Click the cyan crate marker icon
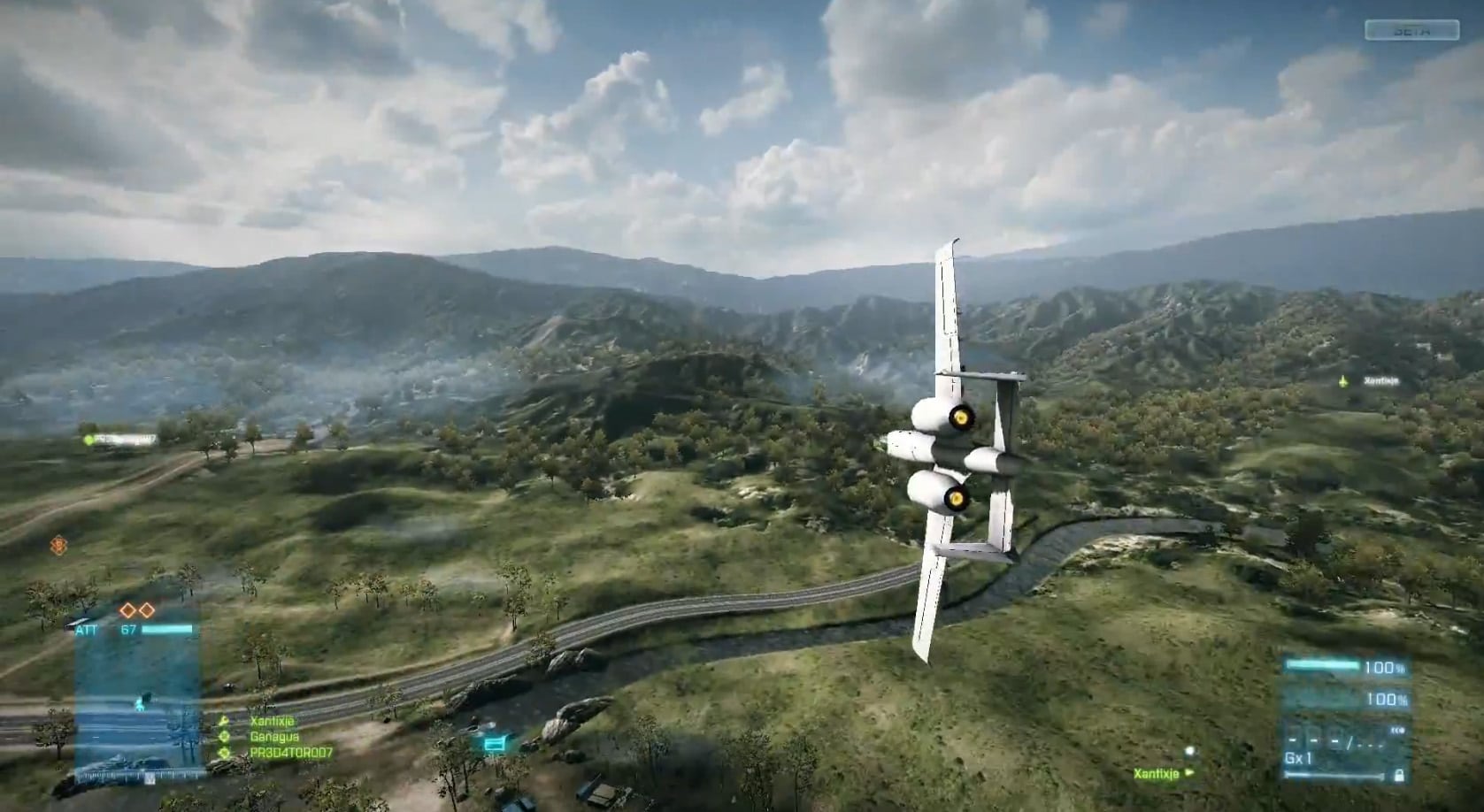Image resolution: width=1484 pixels, height=812 pixels. [x=494, y=745]
